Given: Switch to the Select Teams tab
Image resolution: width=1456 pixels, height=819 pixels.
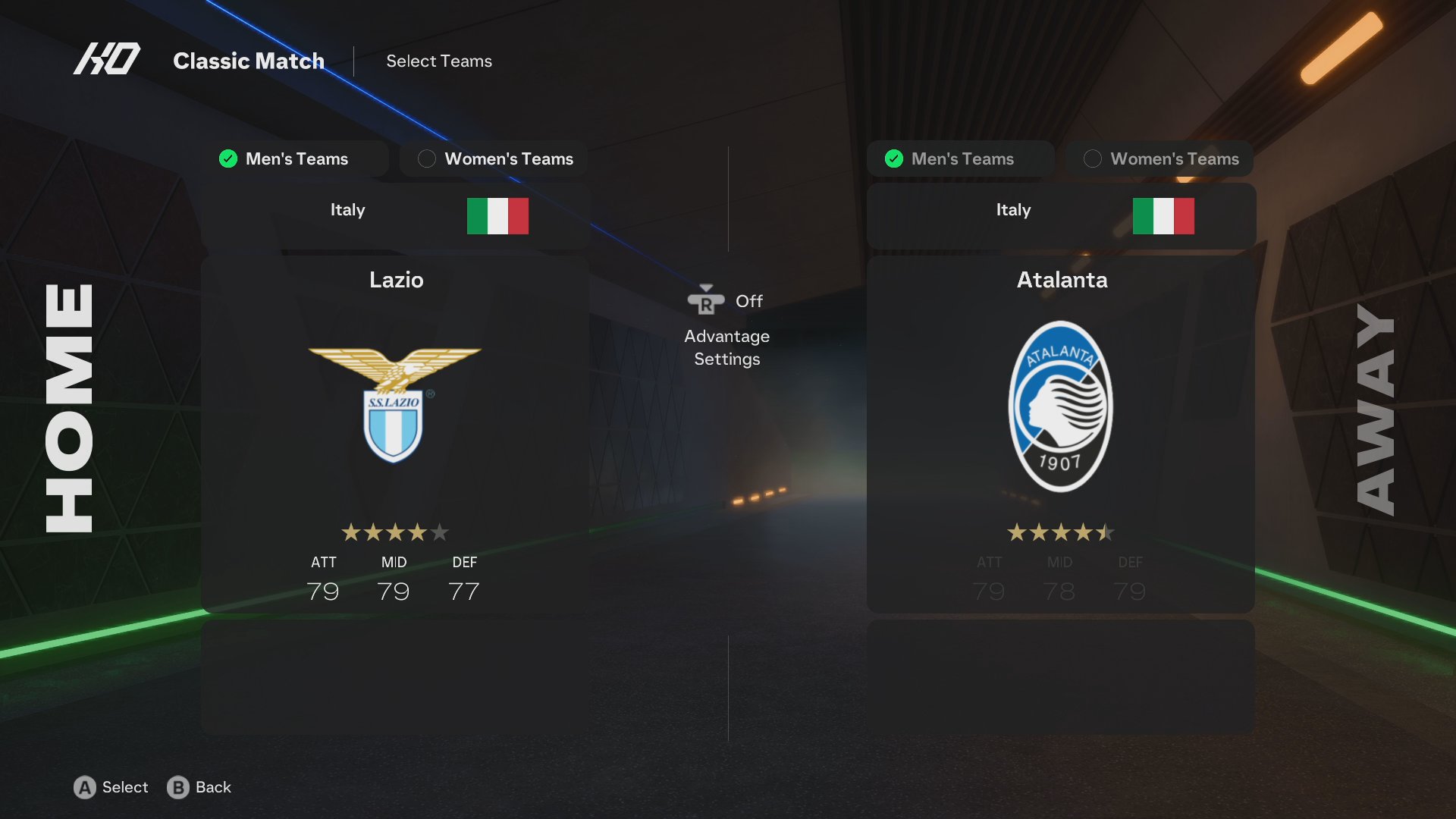Looking at the screenshot, I should (x=438, y=61).
